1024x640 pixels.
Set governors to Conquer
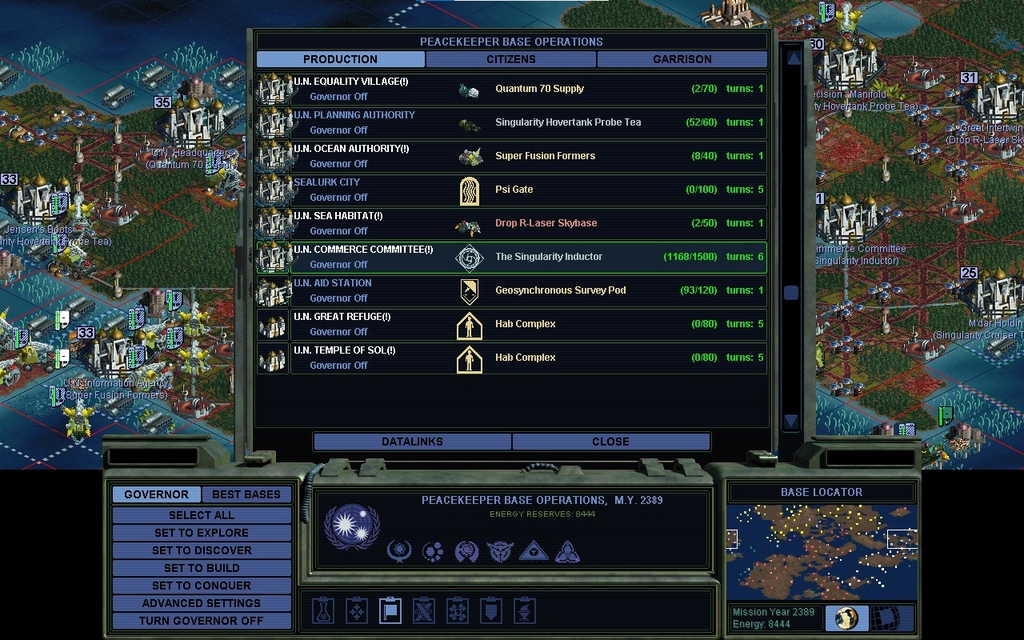(x=201, y=585)
